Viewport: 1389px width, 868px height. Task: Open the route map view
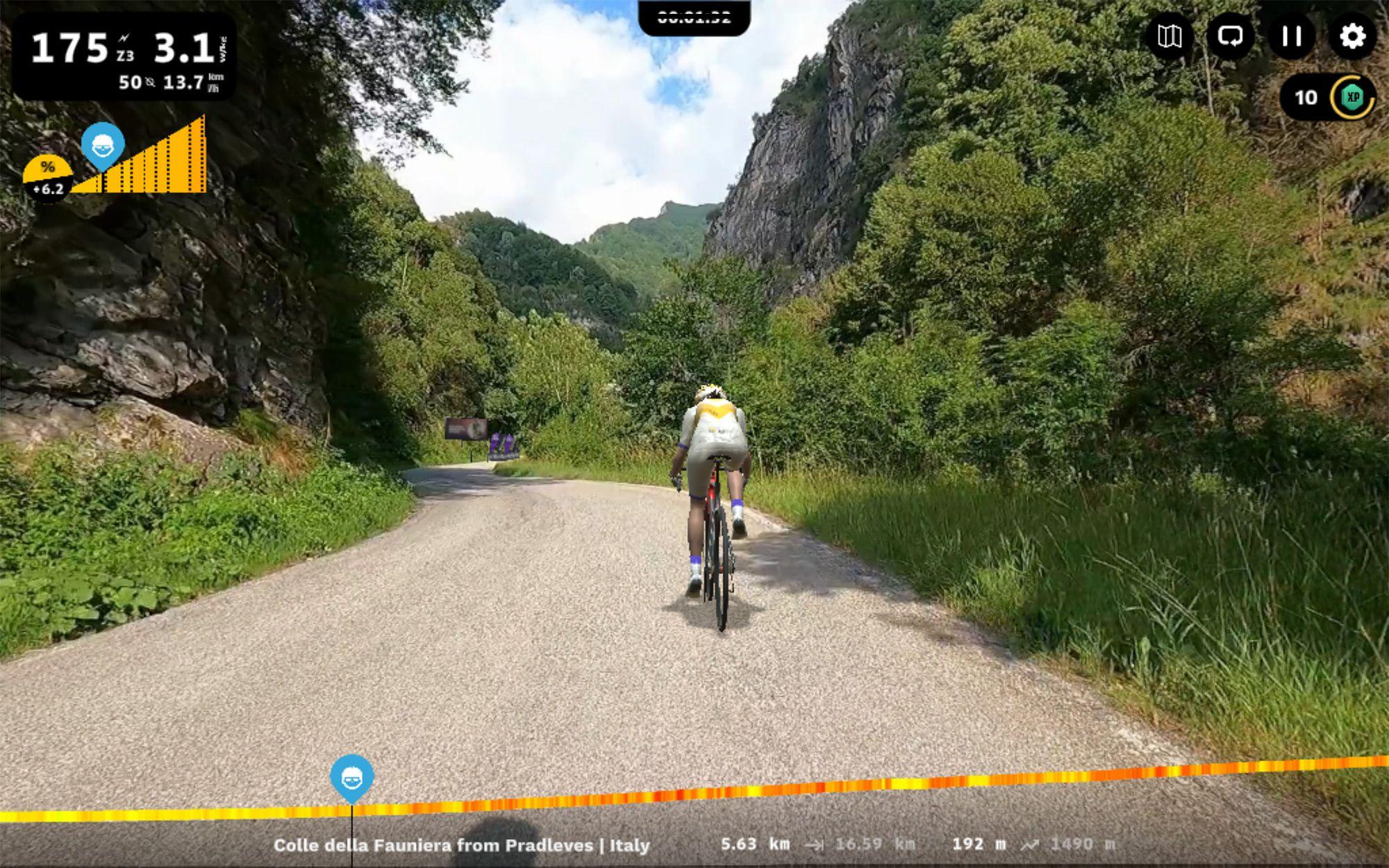[1170, 36]
